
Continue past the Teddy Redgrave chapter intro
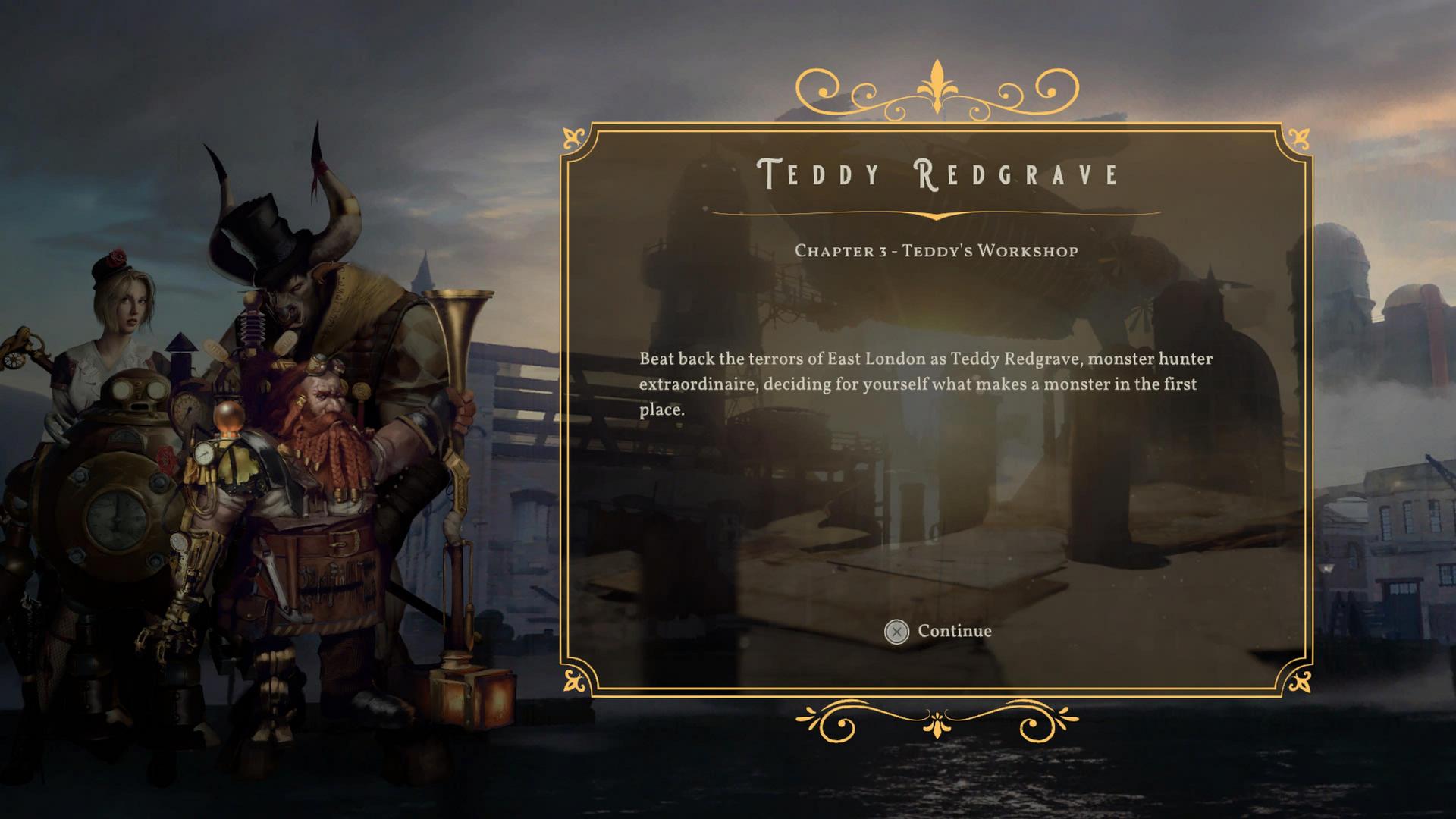point(938,631)
